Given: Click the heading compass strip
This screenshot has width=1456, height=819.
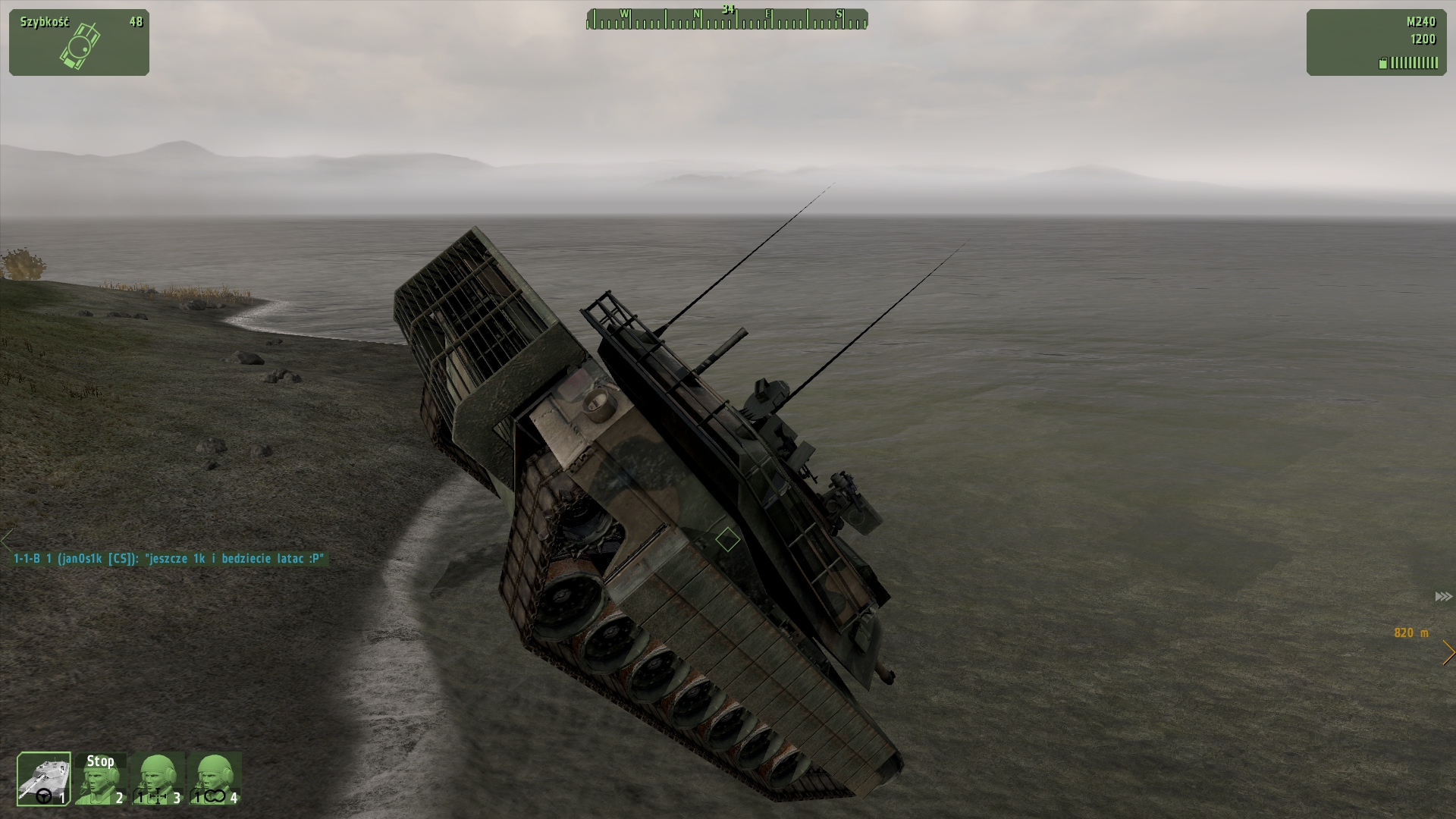Looking at the screenshot, I should click(726, 20).
